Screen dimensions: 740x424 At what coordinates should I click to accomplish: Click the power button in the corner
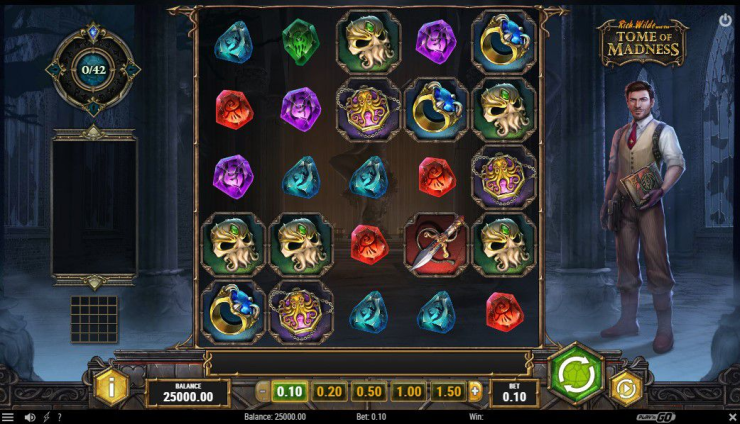(725, 19)
